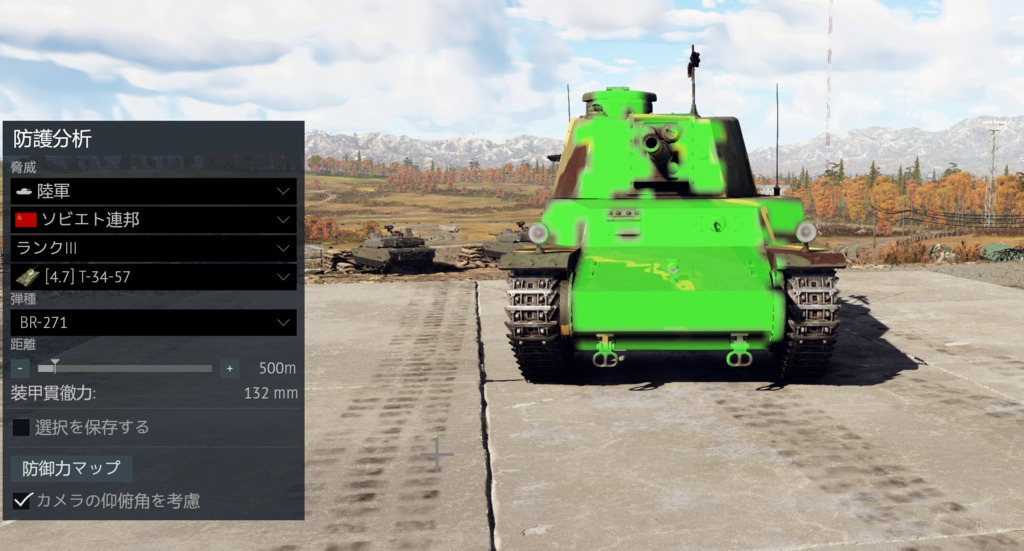This screenshot has height=551, width=1024.
Task: Open the 陸軍 threat type dropdown
Action: coord(153,191)
